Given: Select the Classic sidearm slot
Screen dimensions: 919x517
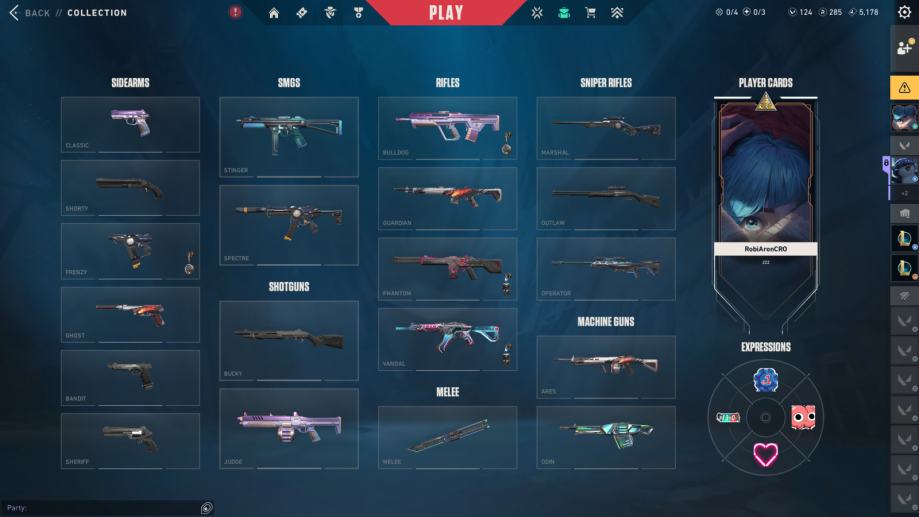Looking at the screenshot, I should [x=130, y=124].
